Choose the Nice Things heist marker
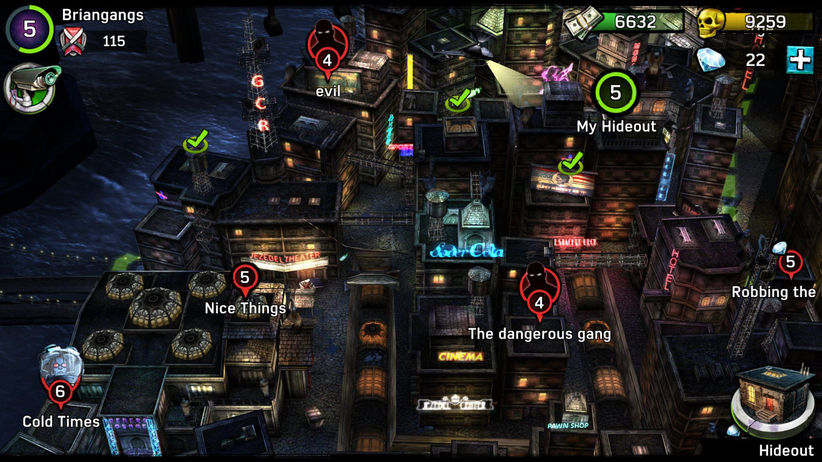Image resolution: width=822 pixels, height=462 pixels. [244, 277]
